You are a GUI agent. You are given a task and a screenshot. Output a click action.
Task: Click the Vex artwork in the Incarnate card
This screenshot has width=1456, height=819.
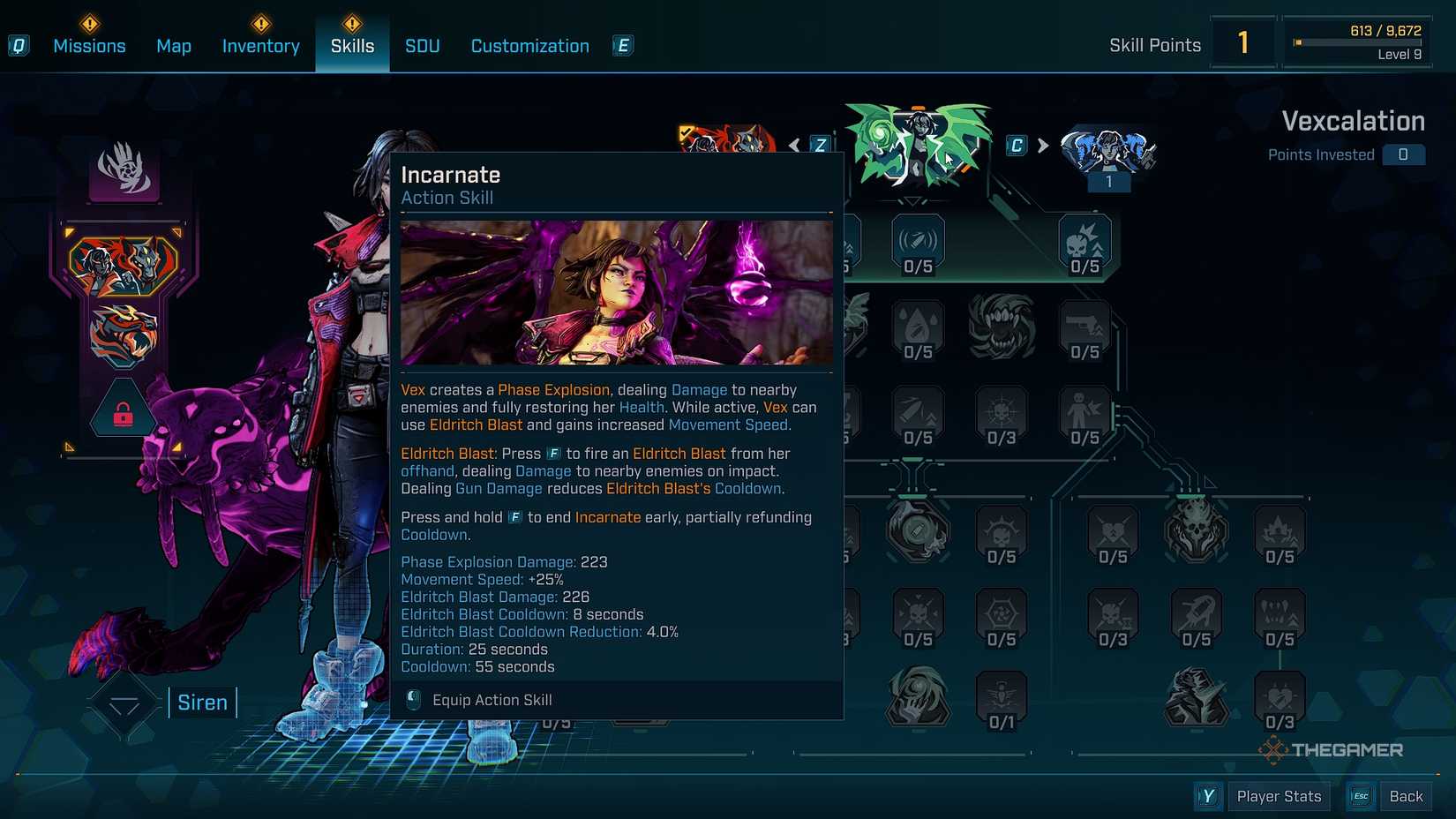click(616, 293)
